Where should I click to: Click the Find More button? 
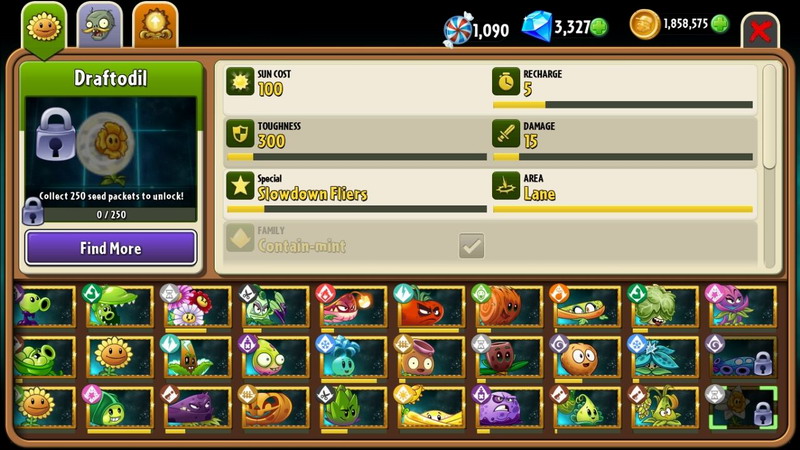111,248
